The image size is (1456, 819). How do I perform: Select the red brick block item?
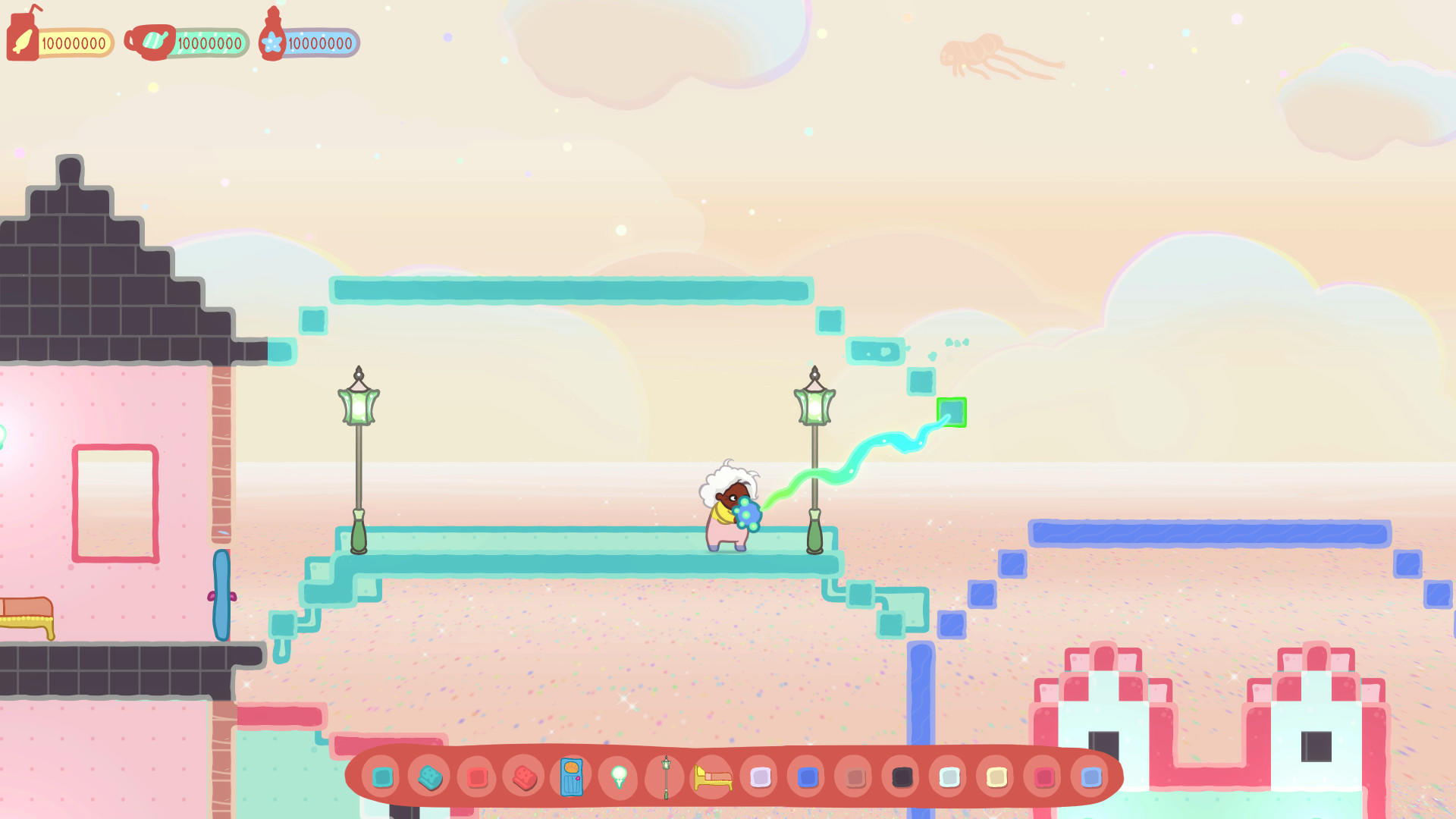pyautogui.click(x=523, y=778)
